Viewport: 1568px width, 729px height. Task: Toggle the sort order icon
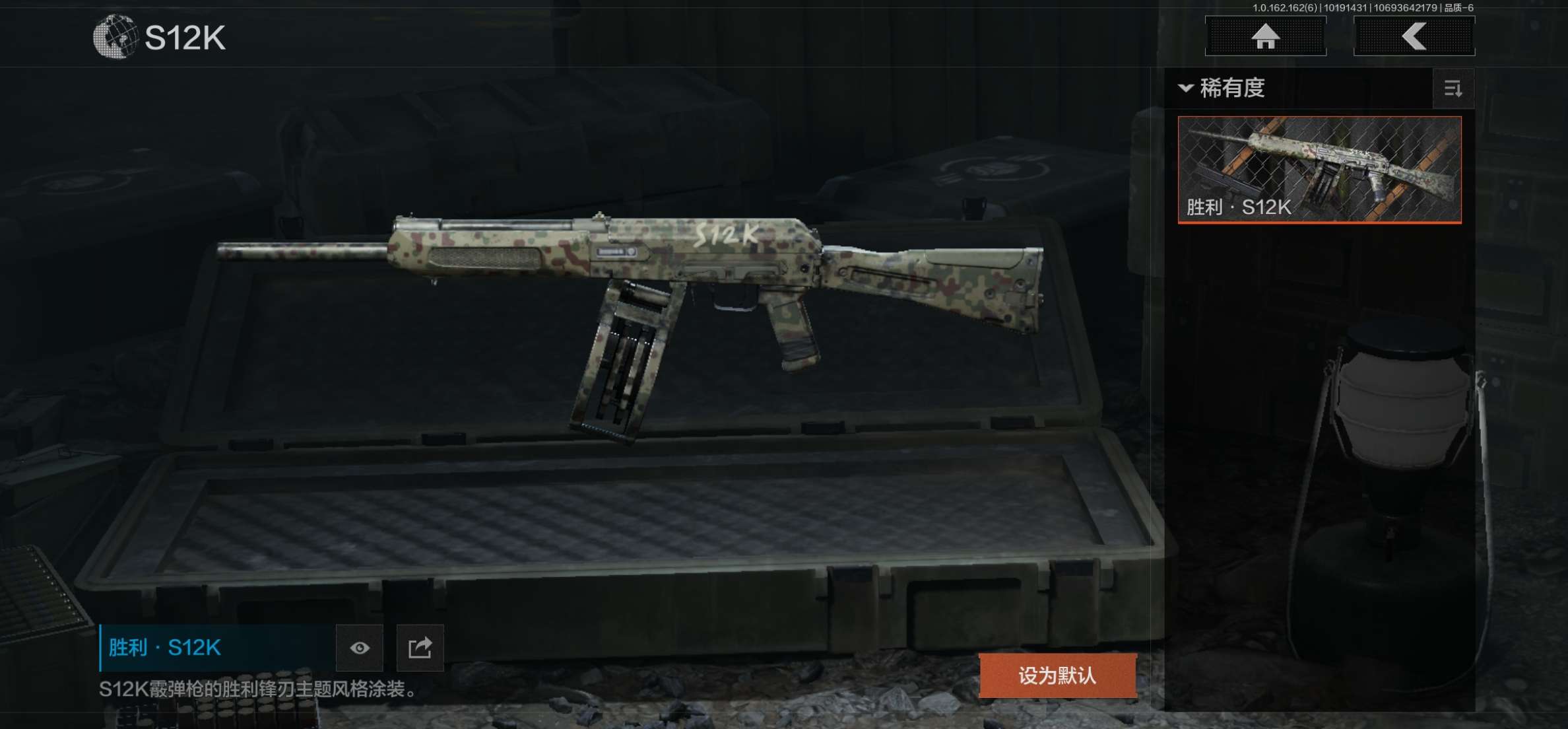coord(1453,88)
